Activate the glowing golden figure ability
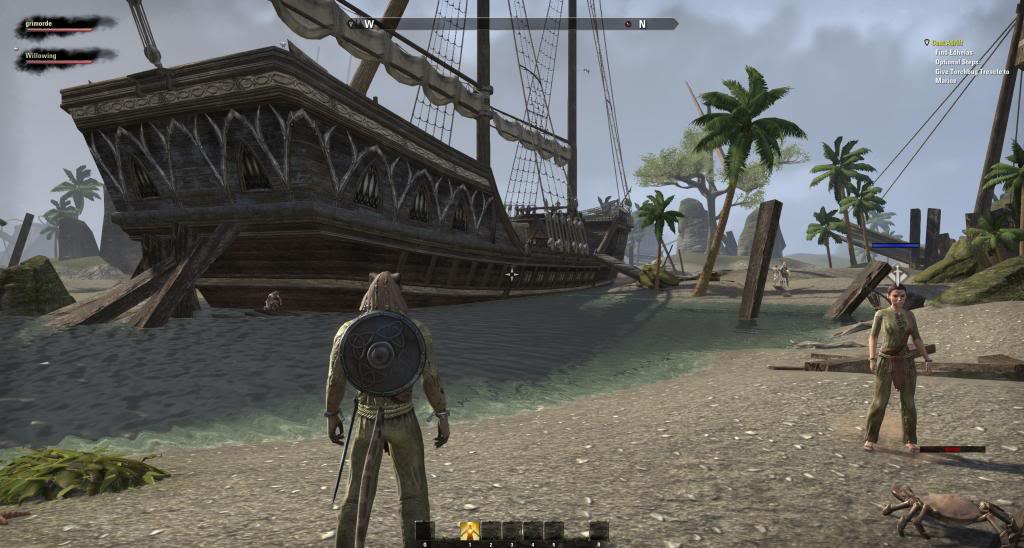 pyautogui.click(x=469, y=530)
